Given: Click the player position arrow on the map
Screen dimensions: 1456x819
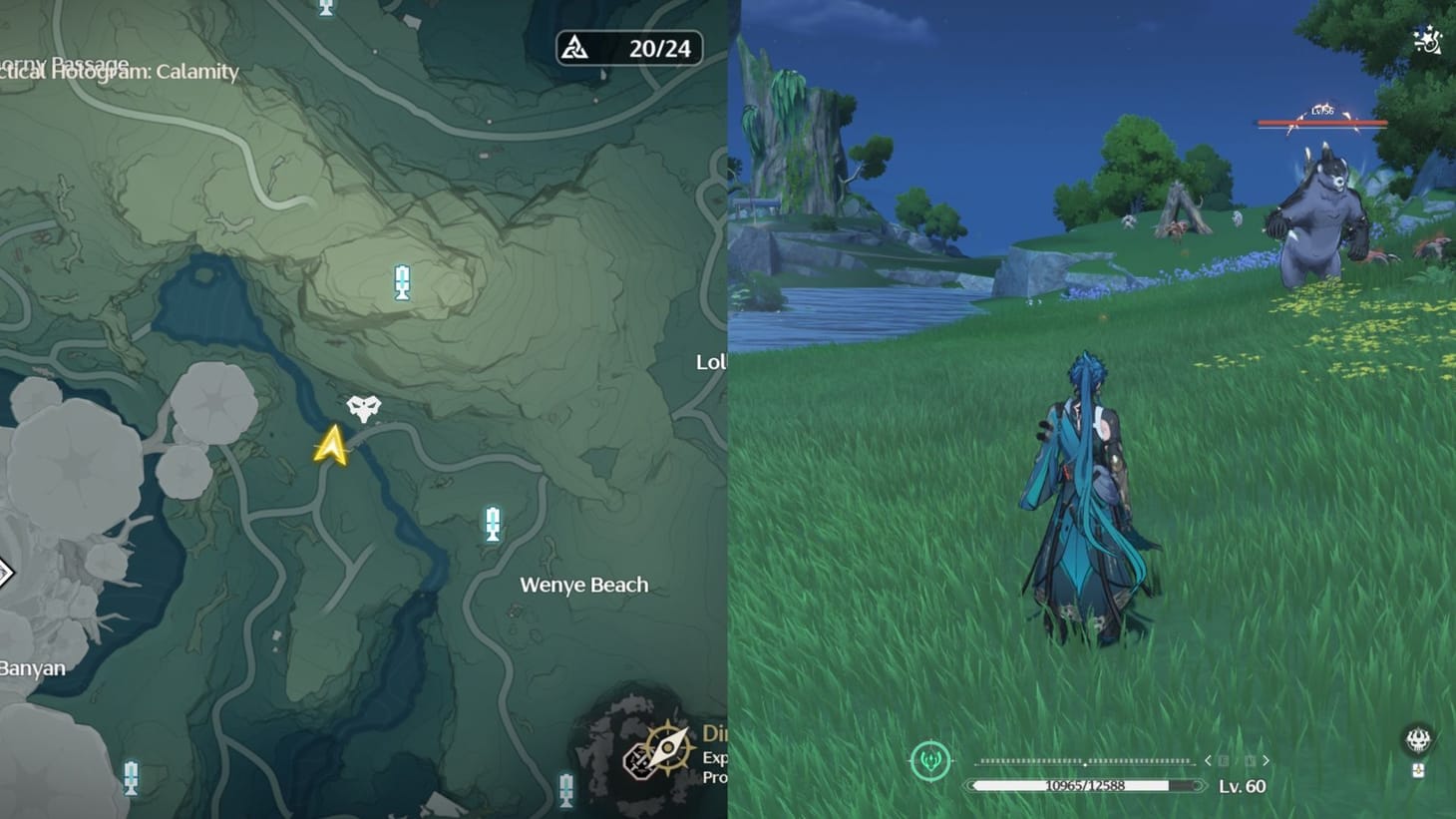Looking at the screenshot, I should [330, 445].
